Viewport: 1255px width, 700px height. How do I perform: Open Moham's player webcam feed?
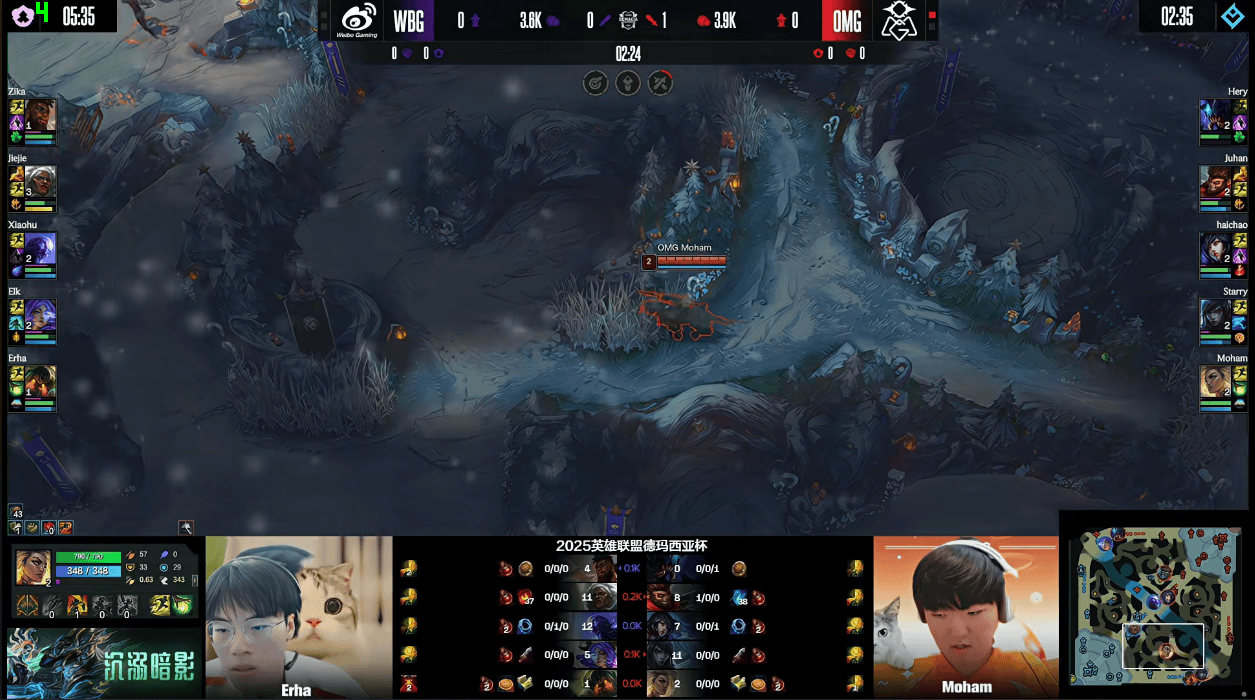(x=966, y=615)
